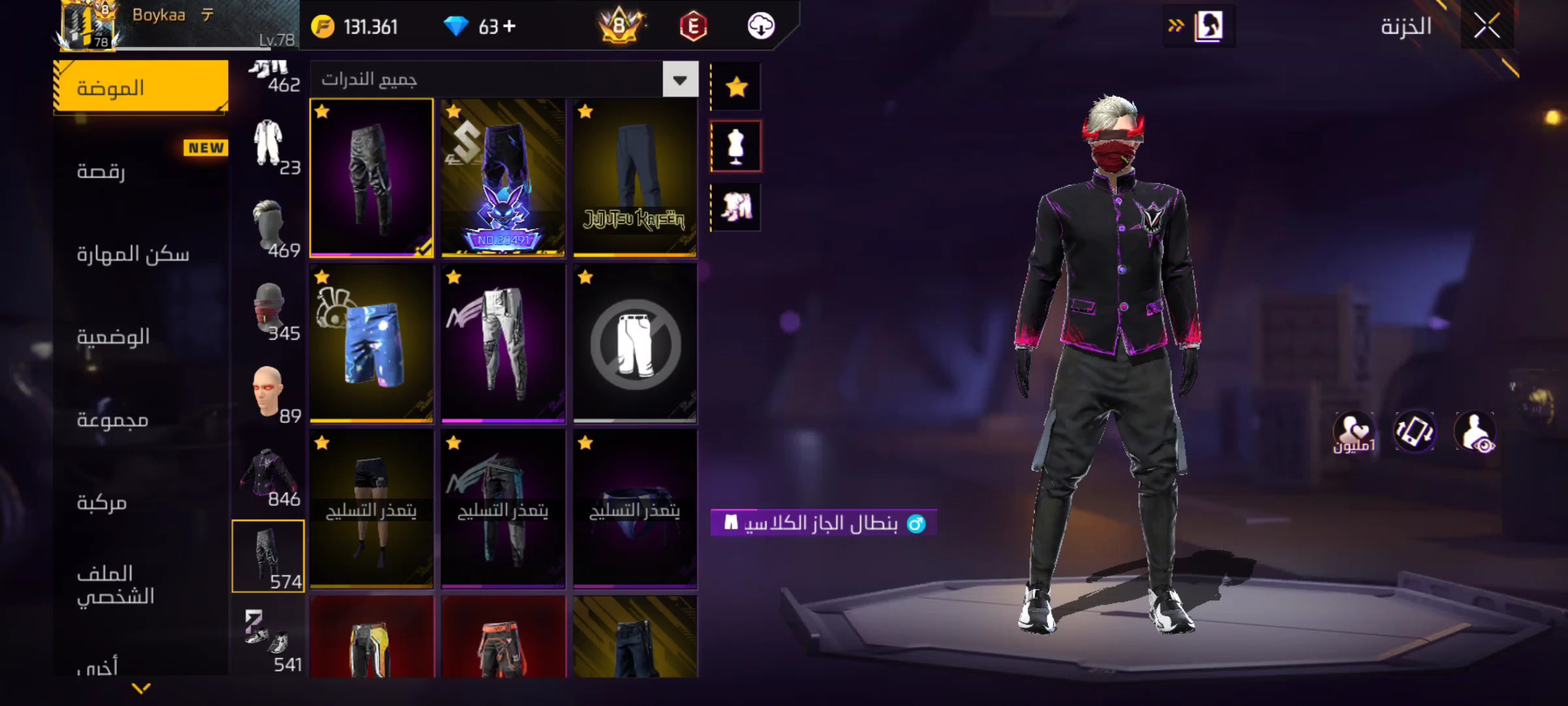
Task: Switch to the رقصة emote tab
Action: (140, 171)
